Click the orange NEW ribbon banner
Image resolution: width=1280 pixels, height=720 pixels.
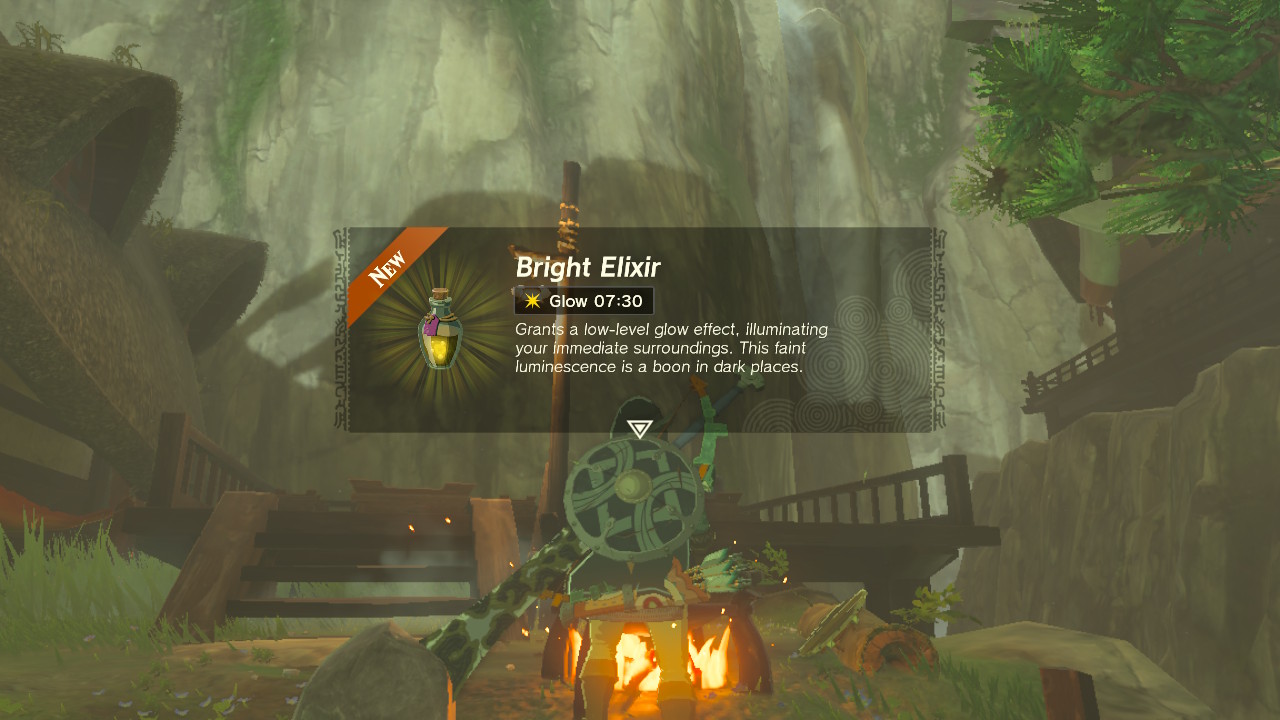389,266
